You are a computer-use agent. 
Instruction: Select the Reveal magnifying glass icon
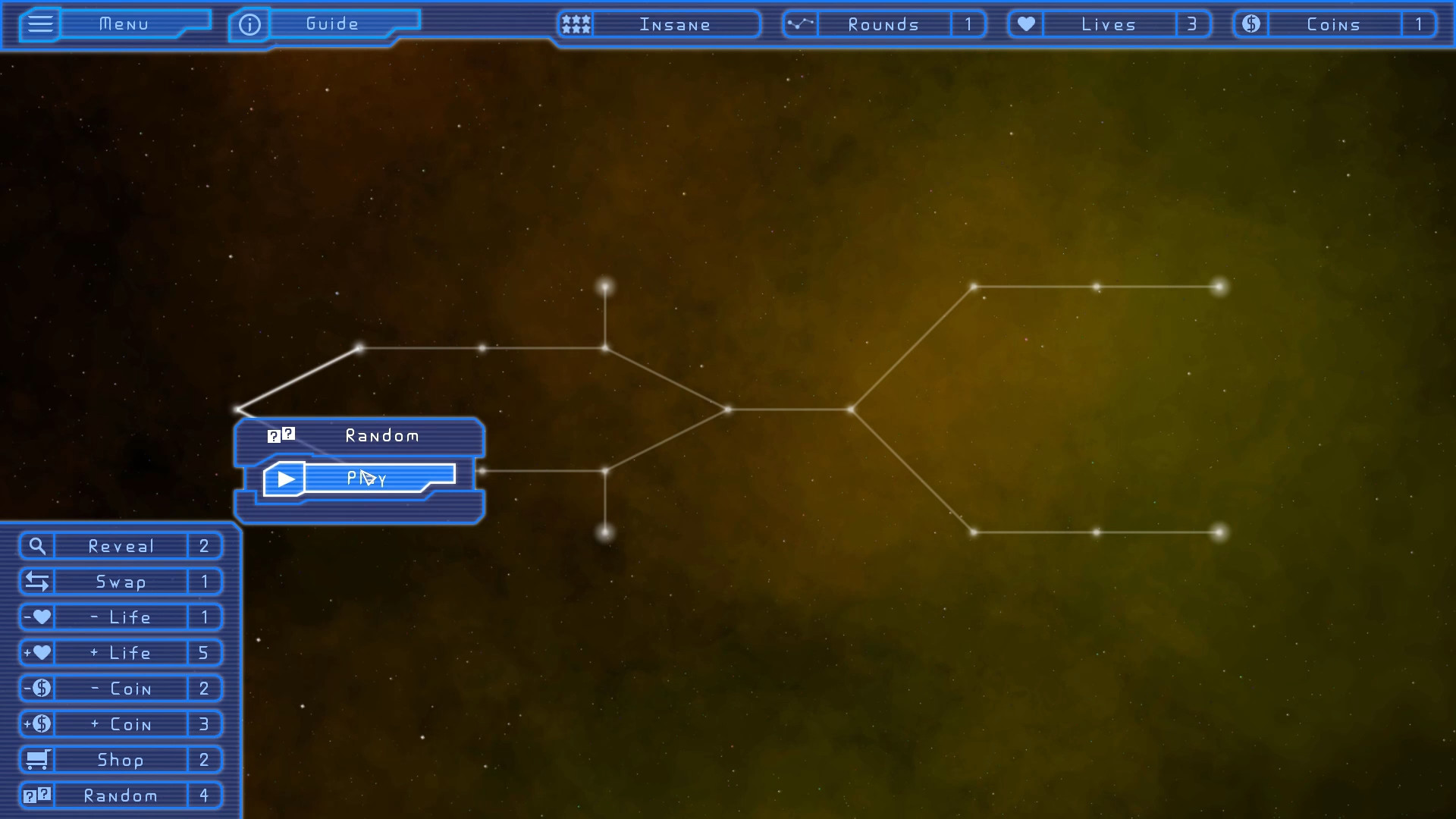(x=37, y=545)
